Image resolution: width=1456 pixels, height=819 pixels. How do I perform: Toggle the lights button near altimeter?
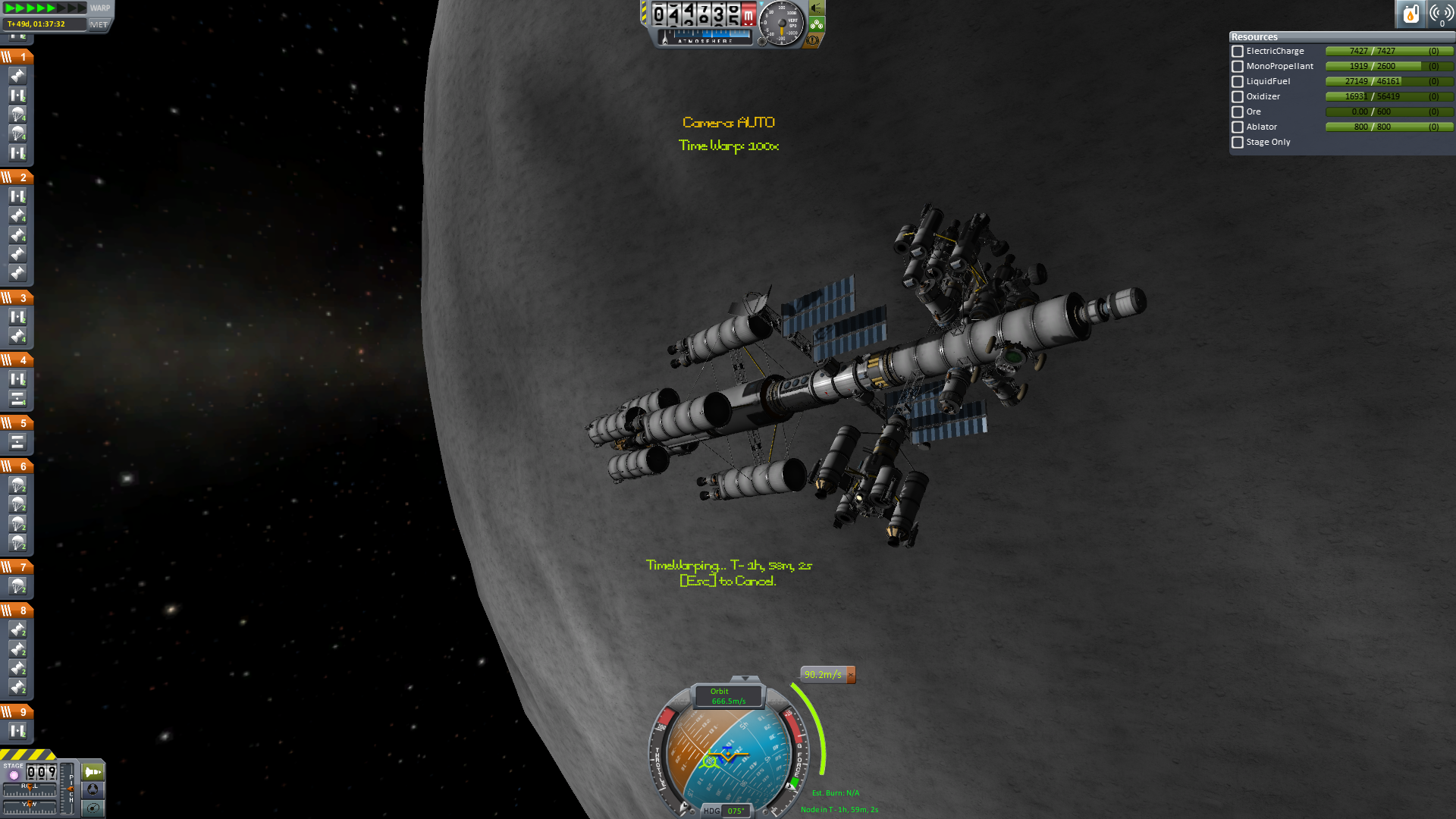[817, 8]
